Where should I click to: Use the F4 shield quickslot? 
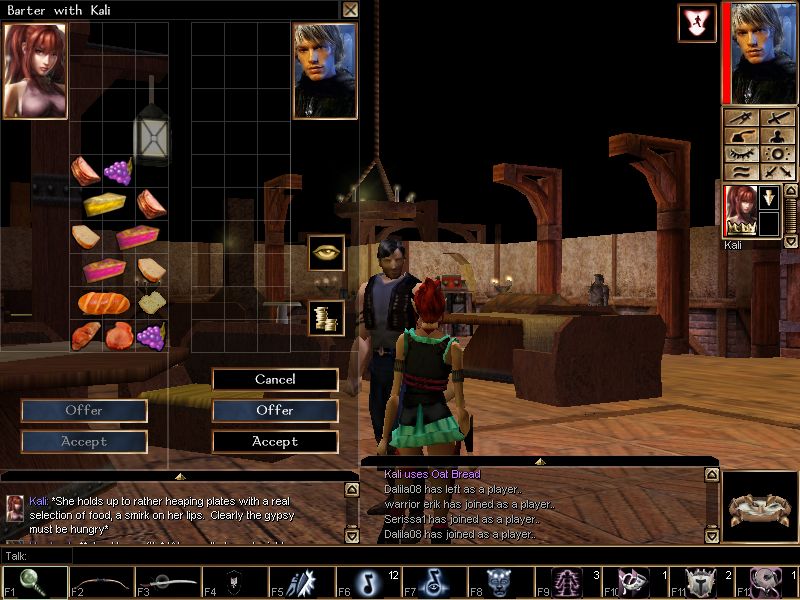(x=233, y=582)
